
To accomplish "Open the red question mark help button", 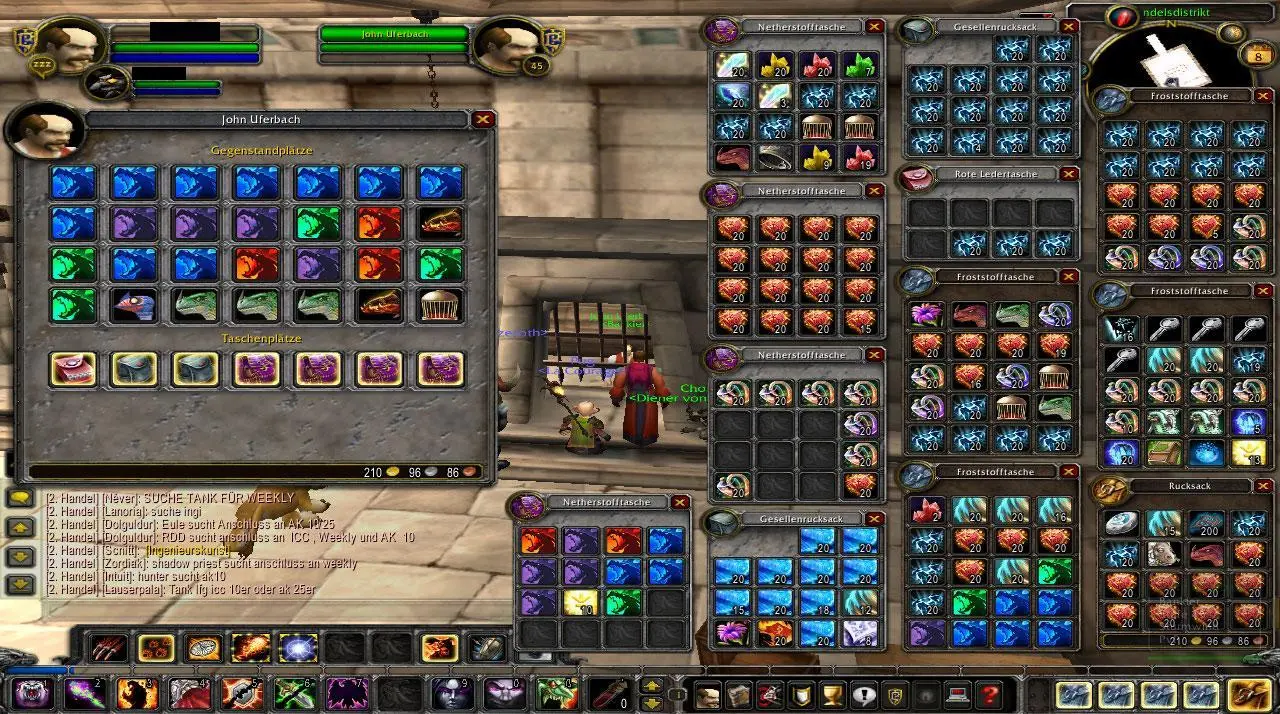I will (x=989, y=694).
